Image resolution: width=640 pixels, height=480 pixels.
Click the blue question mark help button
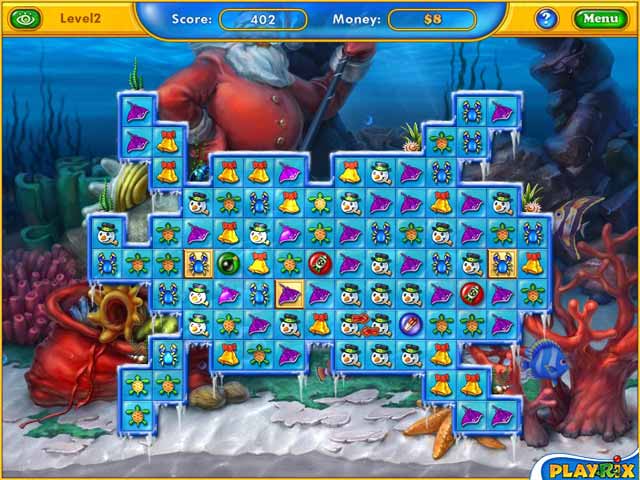pos(546,18)
